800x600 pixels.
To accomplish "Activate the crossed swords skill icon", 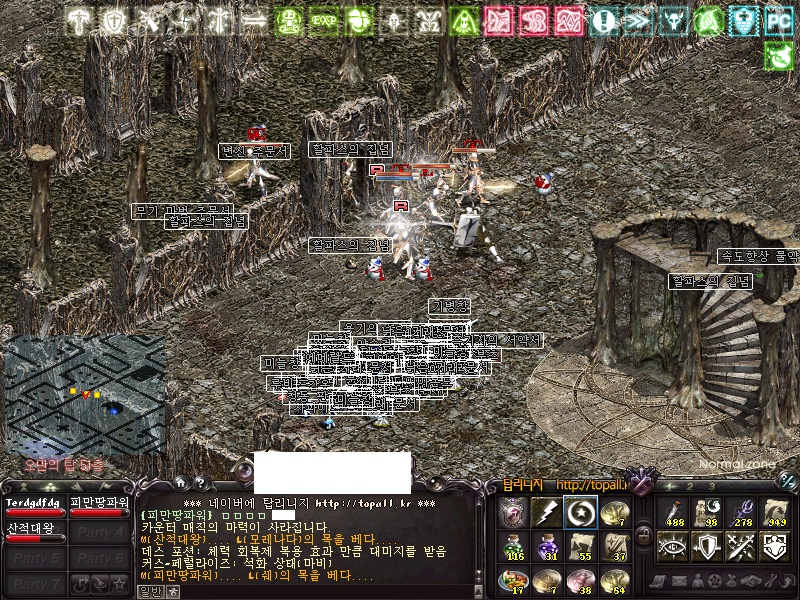I will [x=741, y=546].
